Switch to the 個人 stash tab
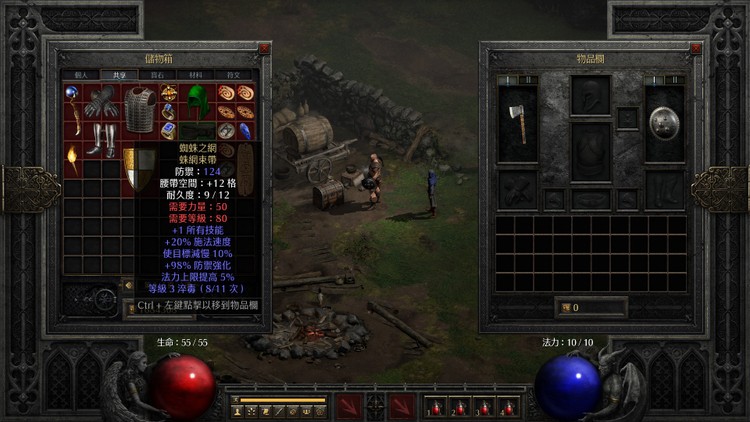The width and height of the screenshot is (750, 422). click(81, 74)
